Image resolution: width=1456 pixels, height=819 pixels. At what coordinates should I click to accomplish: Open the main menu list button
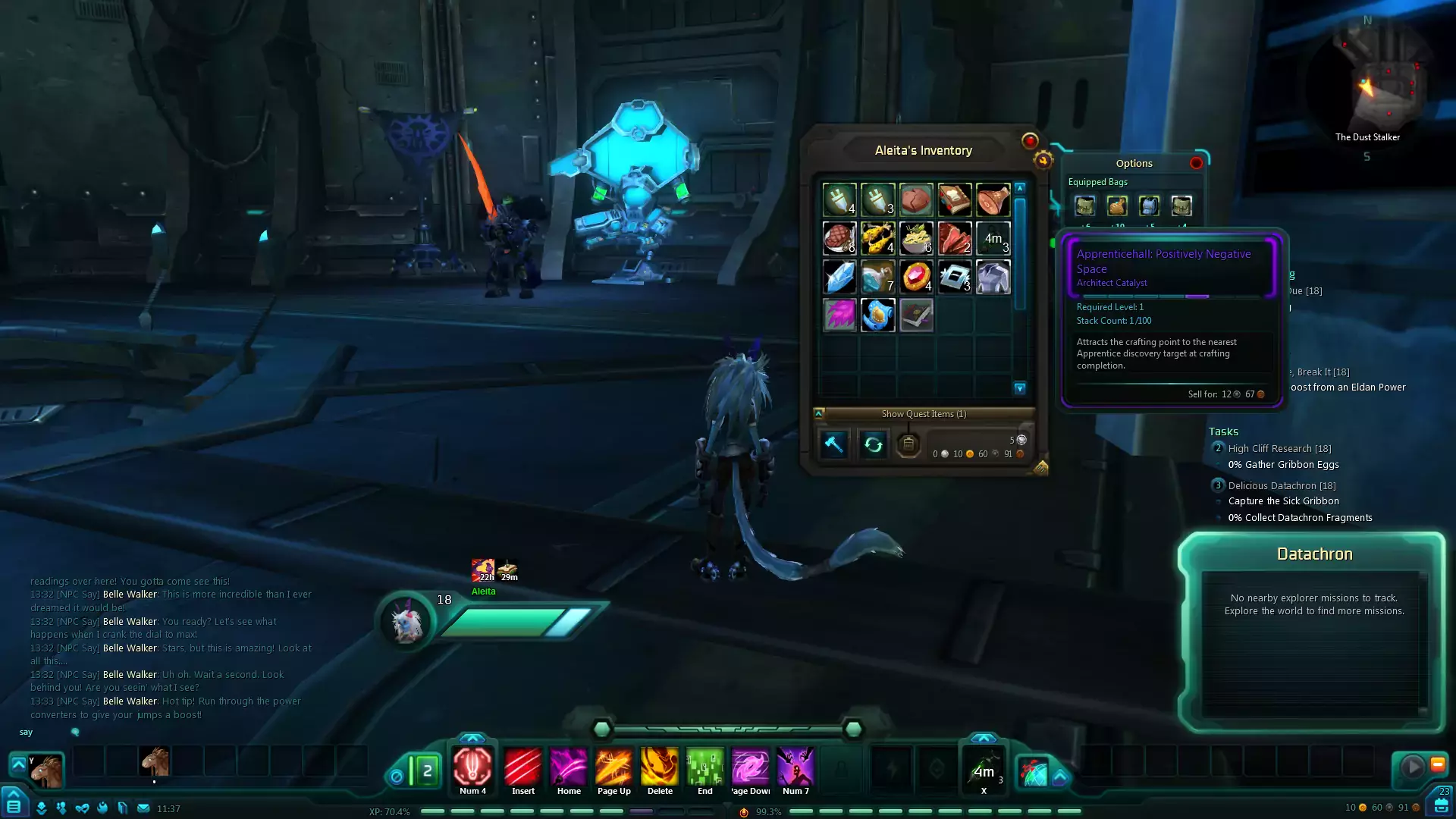[14, 806]
